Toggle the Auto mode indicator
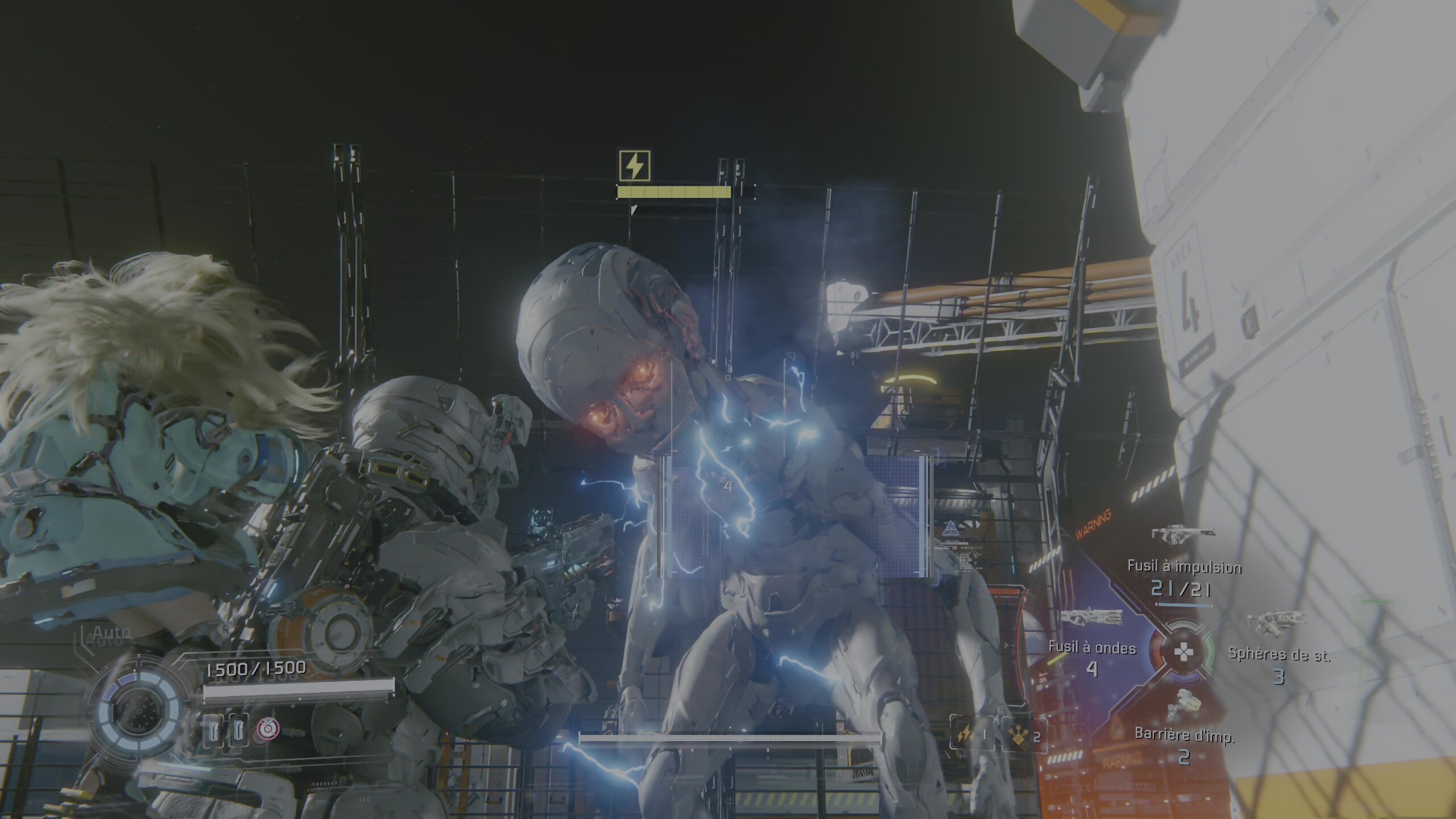The image size is (1456, 819). (x=111, y=632)
